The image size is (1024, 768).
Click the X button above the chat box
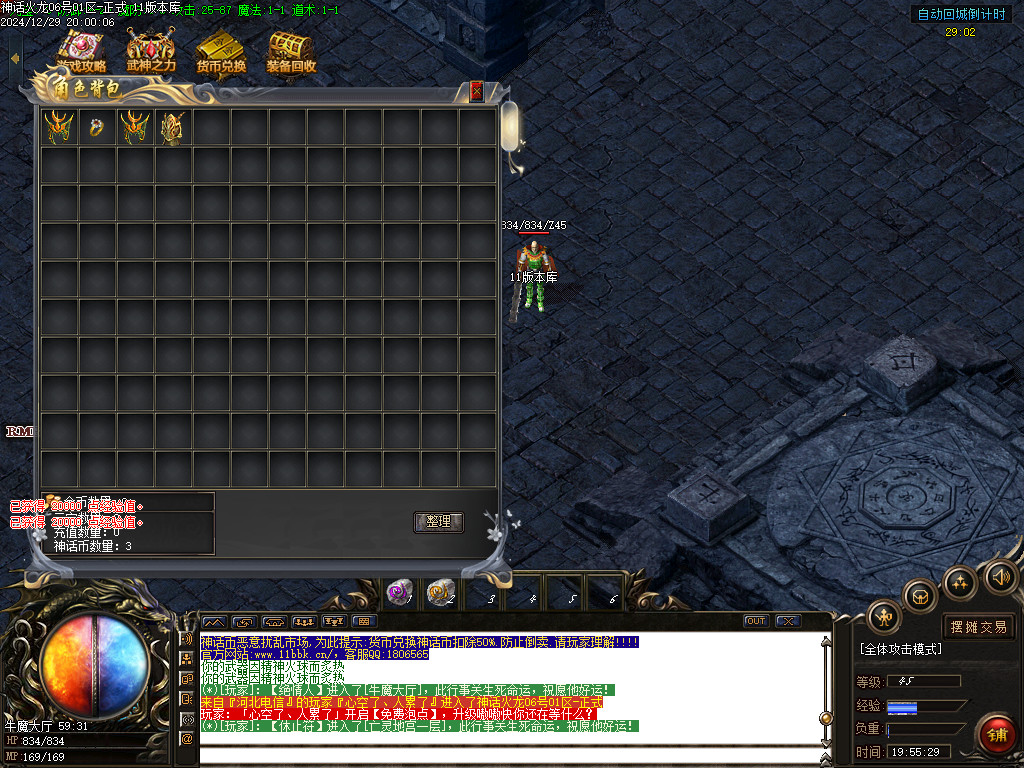pos(787,621)
